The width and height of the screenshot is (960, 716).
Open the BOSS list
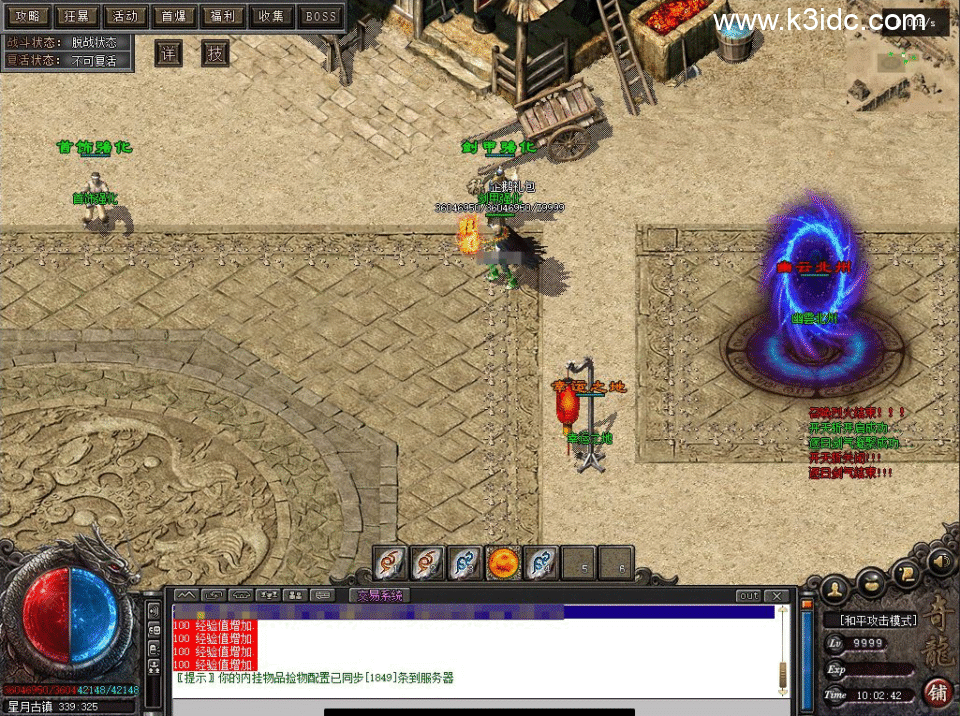pos(321,16)
